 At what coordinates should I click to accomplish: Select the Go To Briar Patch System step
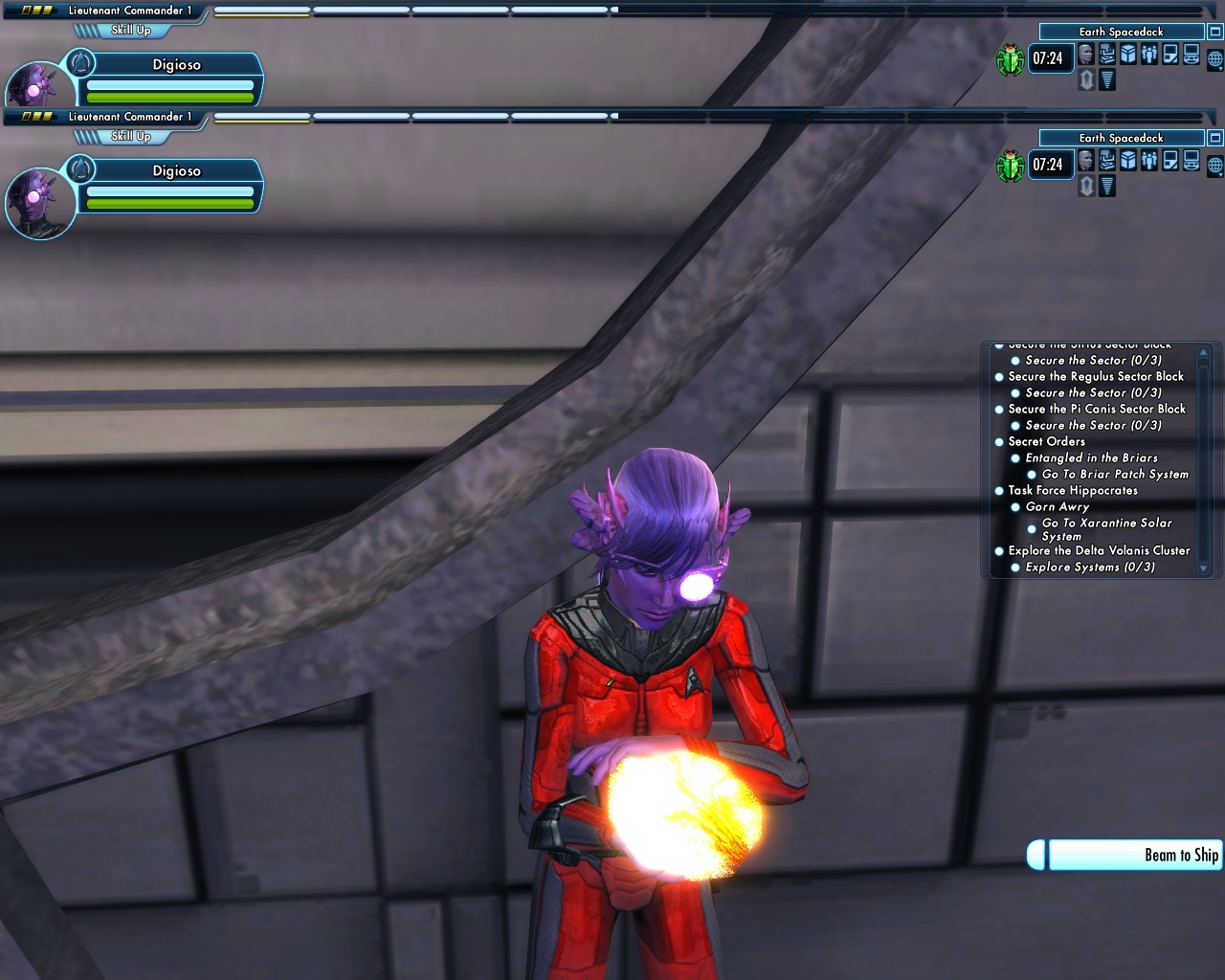[1114, 475]
